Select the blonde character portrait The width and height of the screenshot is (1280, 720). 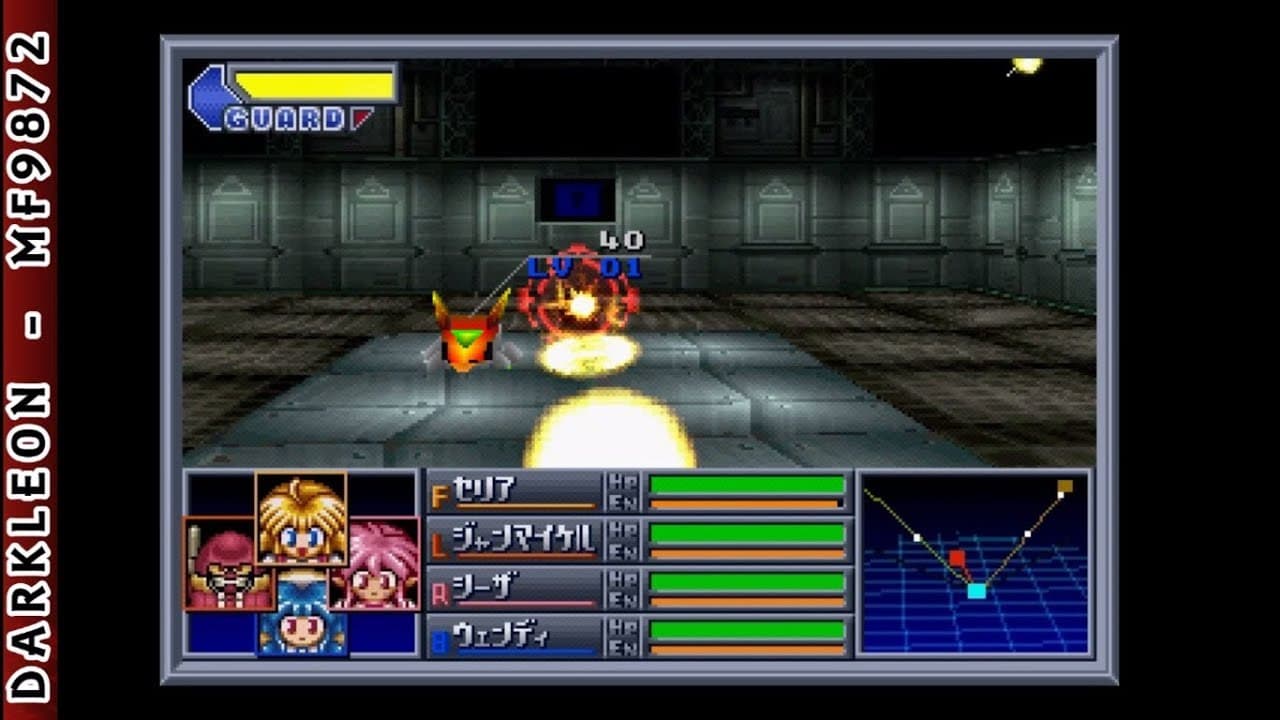click(301, 518)
